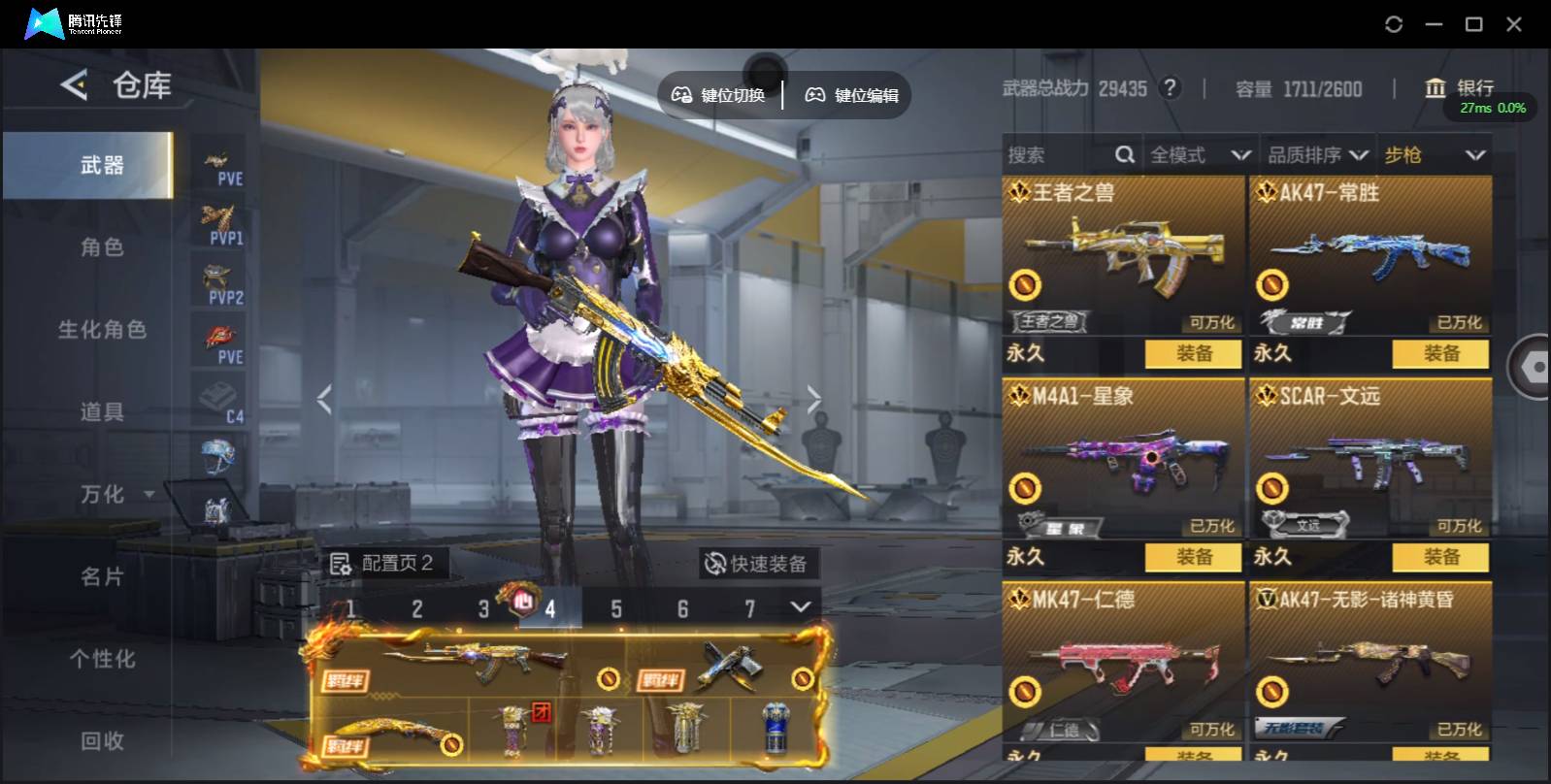Screen dimensions: 1551x784
Task: Open the 回收 recycle section
Action: tap(101, 741)
